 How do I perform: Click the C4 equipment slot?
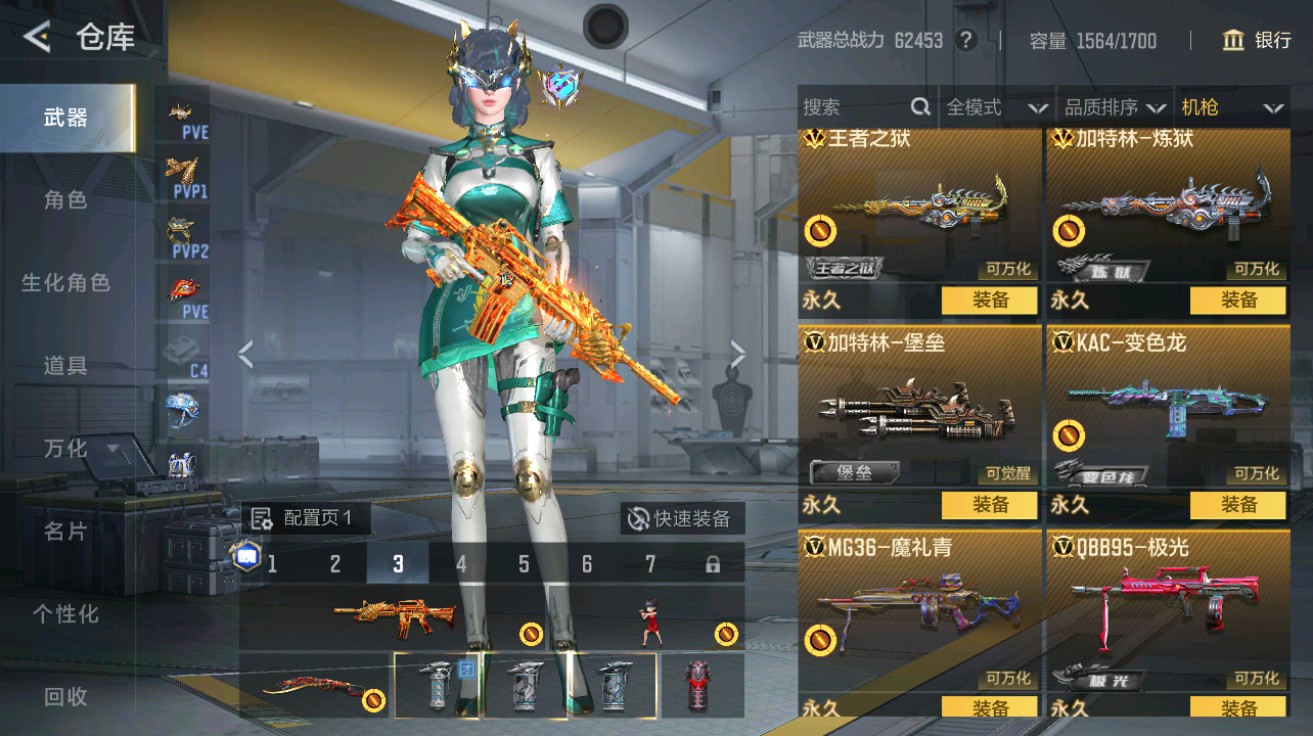pos(185,355)
